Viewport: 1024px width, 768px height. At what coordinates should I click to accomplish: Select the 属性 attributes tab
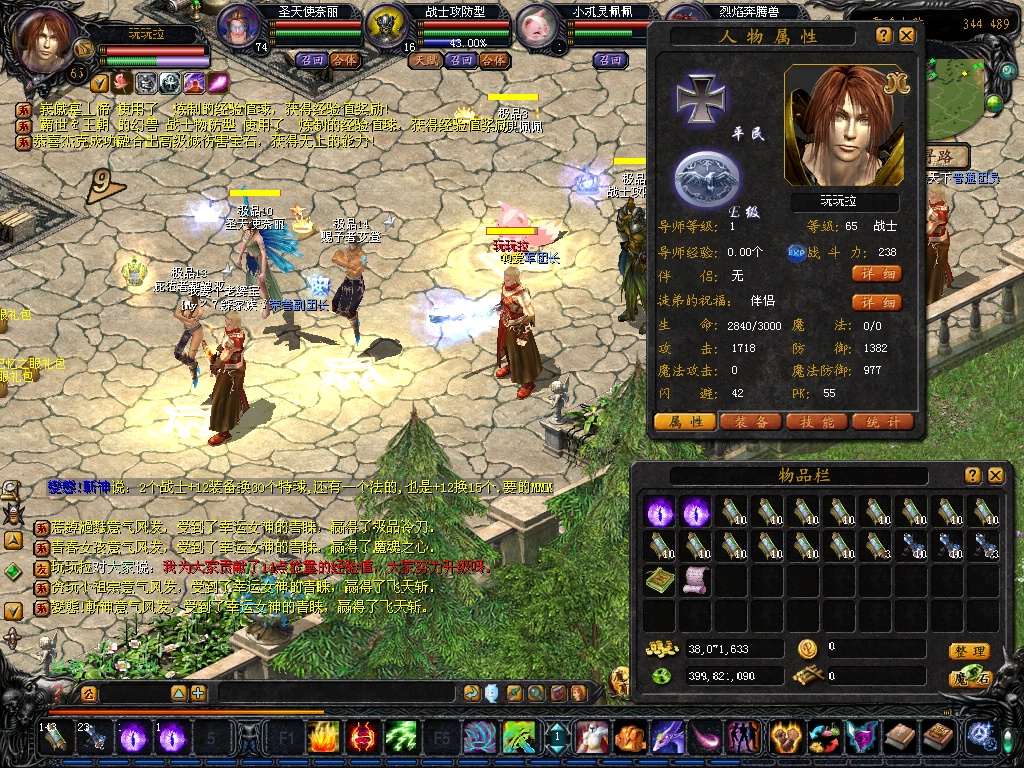pos(685,422)
